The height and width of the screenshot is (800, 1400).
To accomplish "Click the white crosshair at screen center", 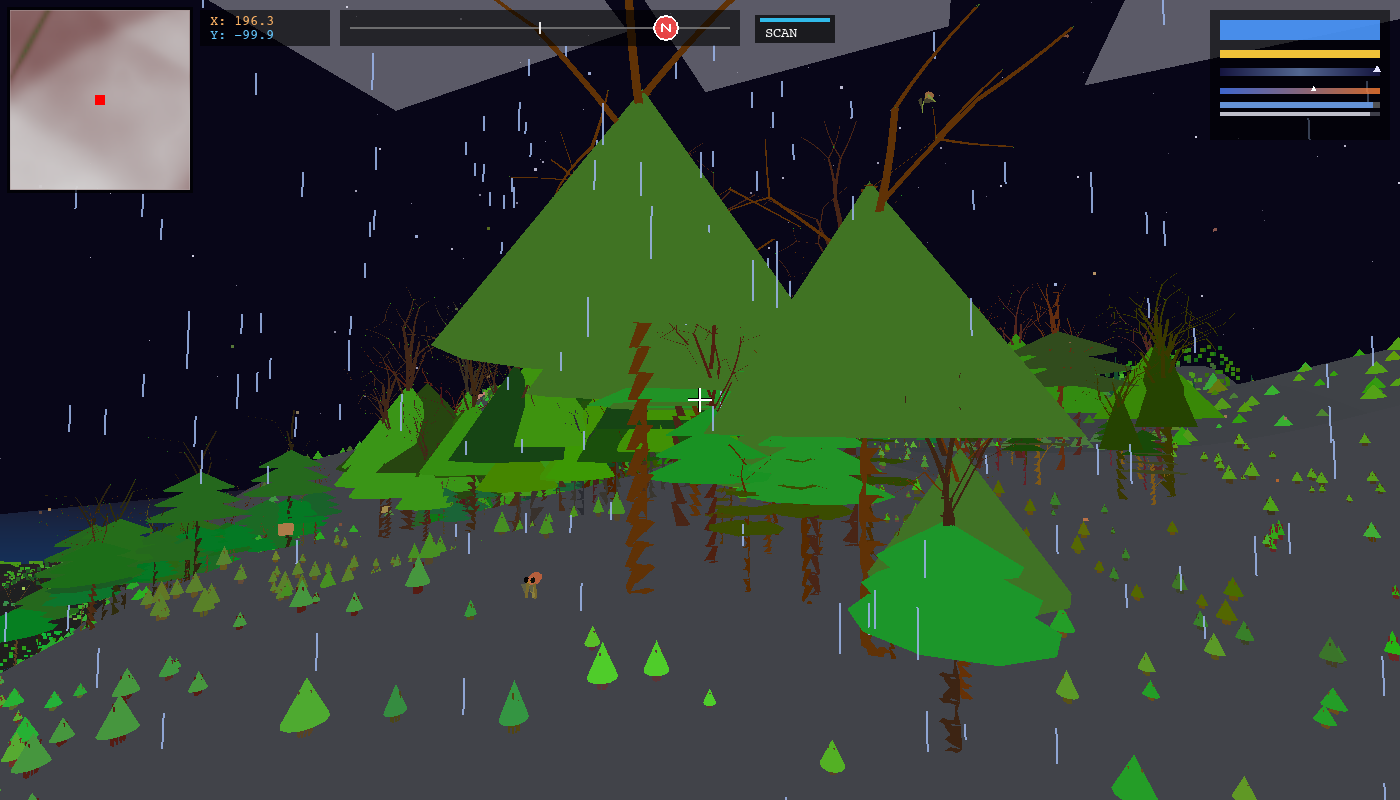I will point(700,398).
